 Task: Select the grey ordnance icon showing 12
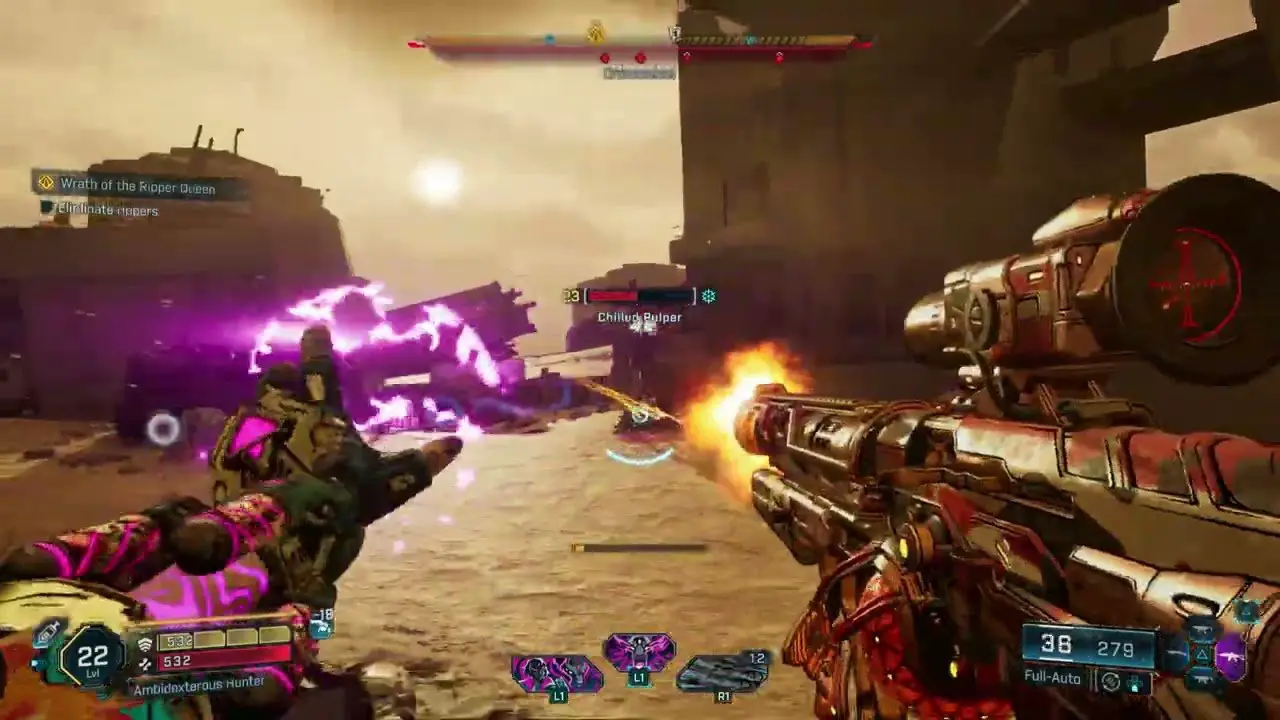723,672
